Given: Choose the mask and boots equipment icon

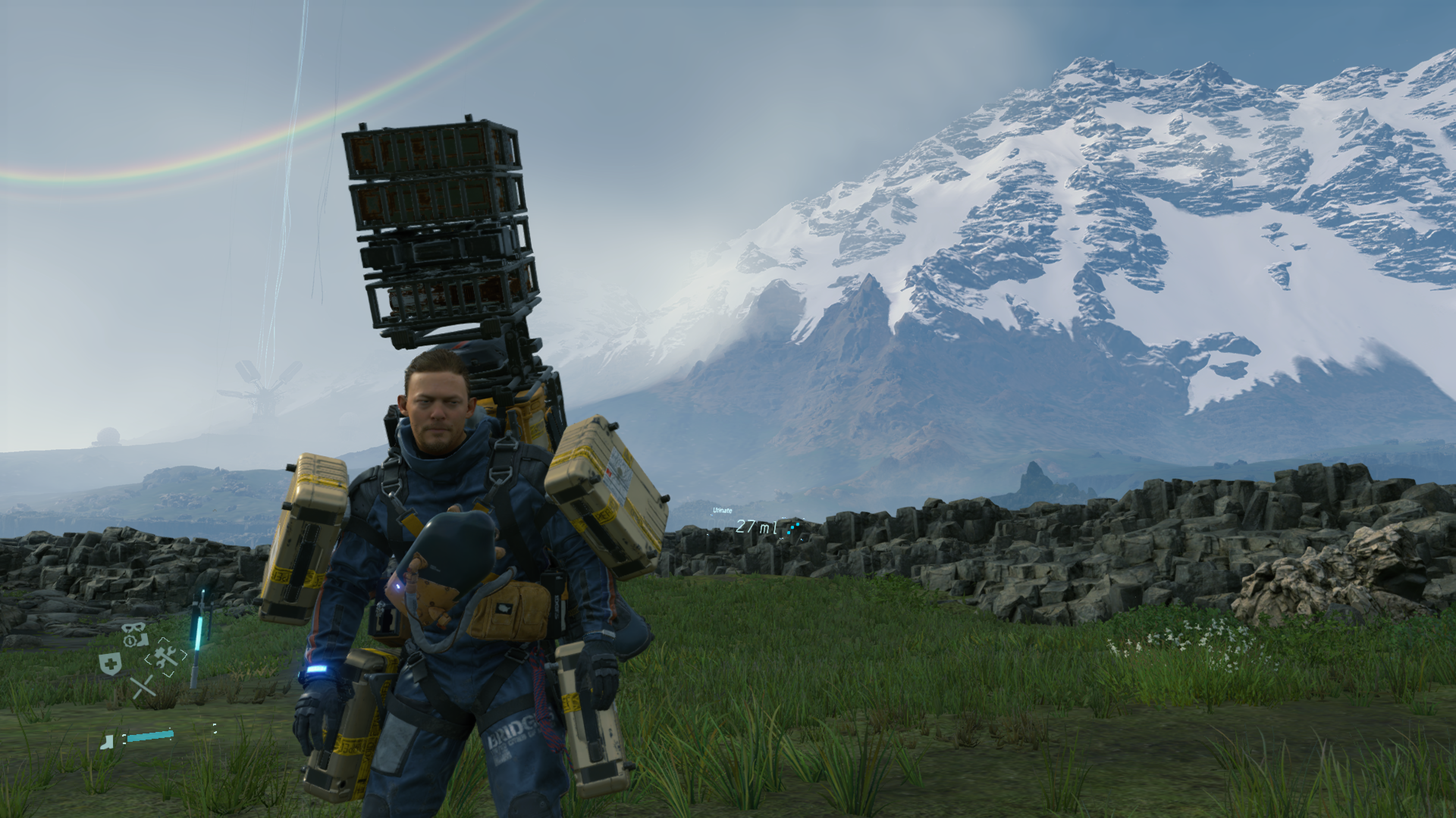Looking at the screenshot, I should (x=135, y=636).
